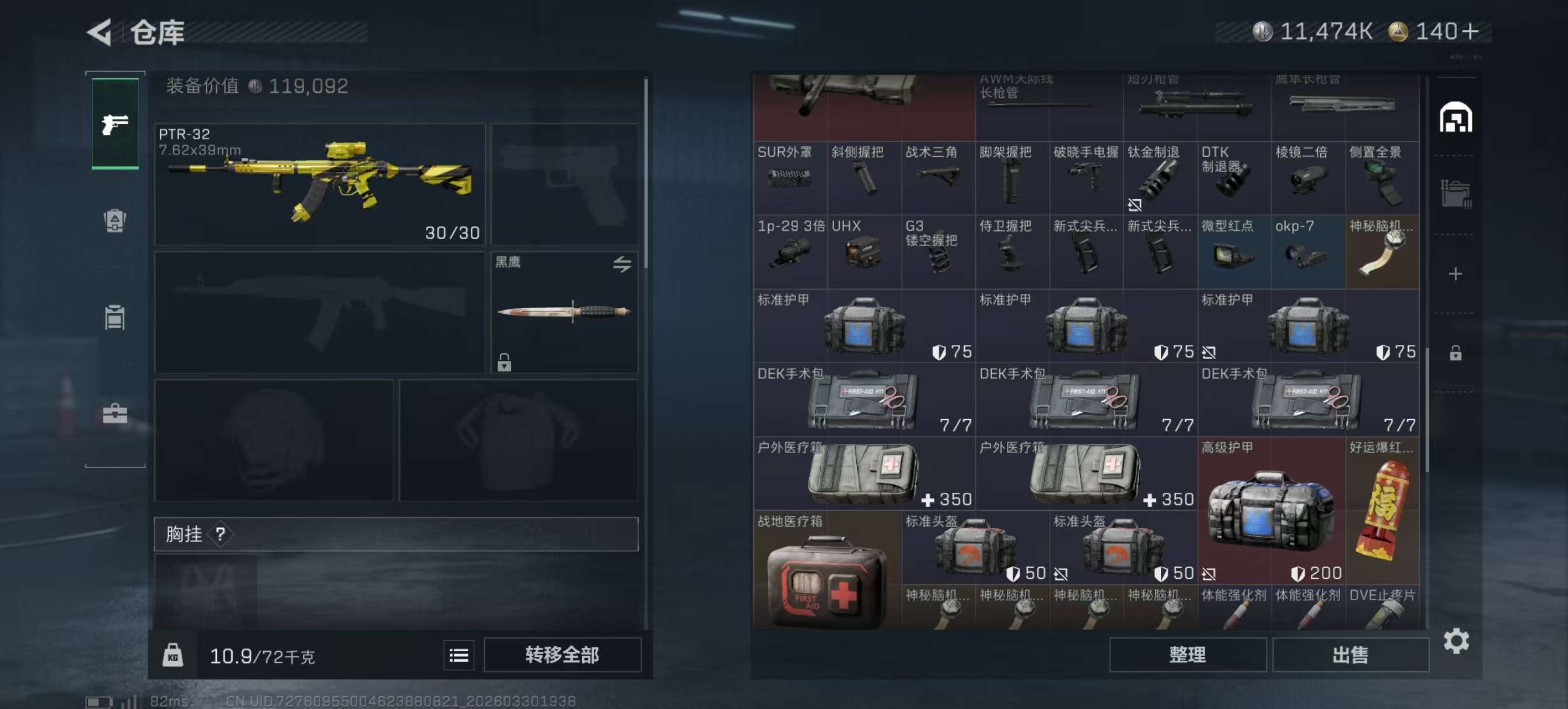
Task: Go back using the arrow beside 仓库
Action: [100, 31]
